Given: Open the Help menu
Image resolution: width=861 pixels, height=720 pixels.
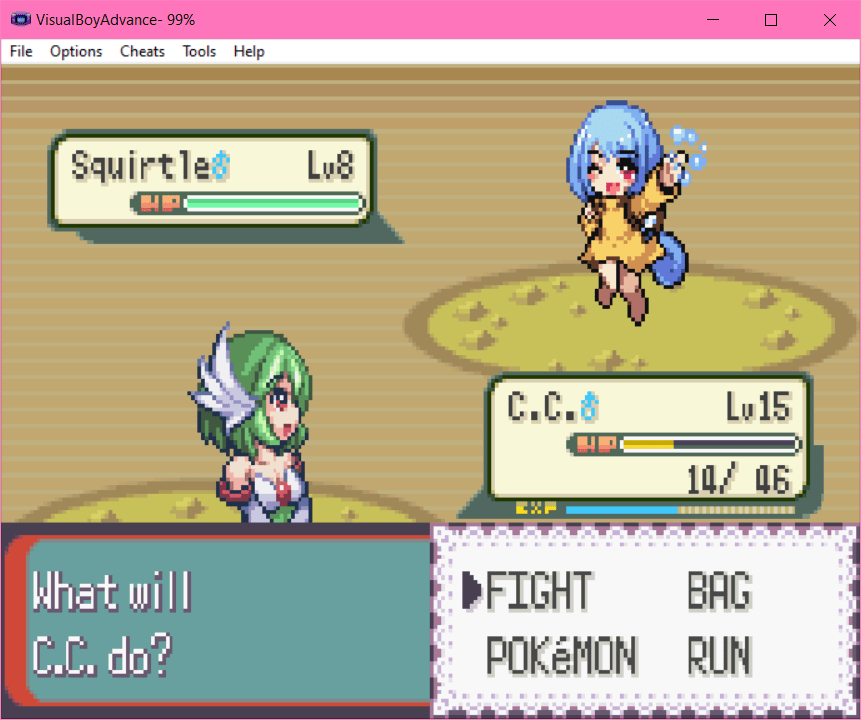Looking at the screenshot, I should click(249, 51).
